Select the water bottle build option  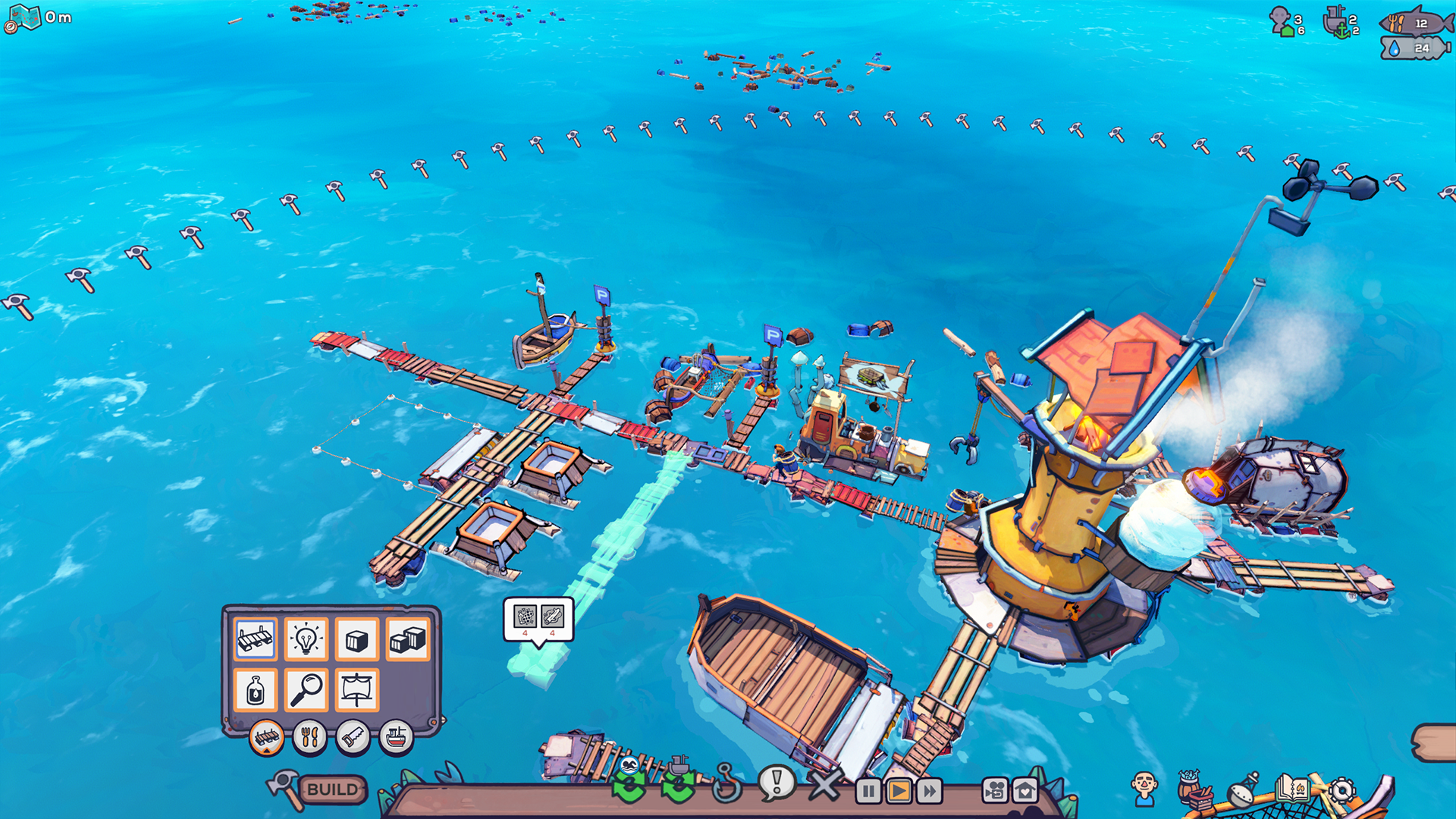point(255,690)
